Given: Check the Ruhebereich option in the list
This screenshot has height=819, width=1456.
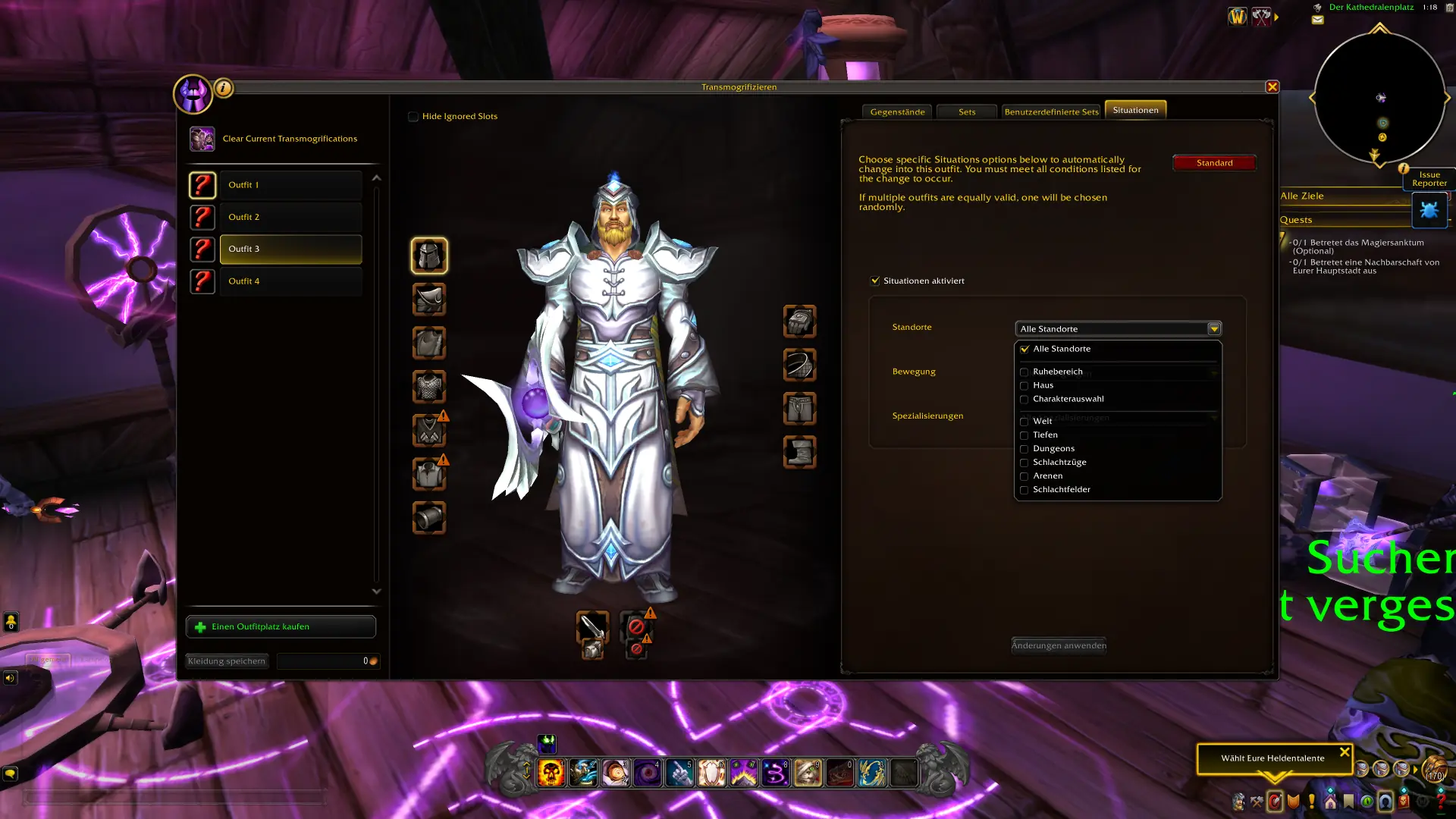Looking at the screenshot, I should pos(1025,372).
